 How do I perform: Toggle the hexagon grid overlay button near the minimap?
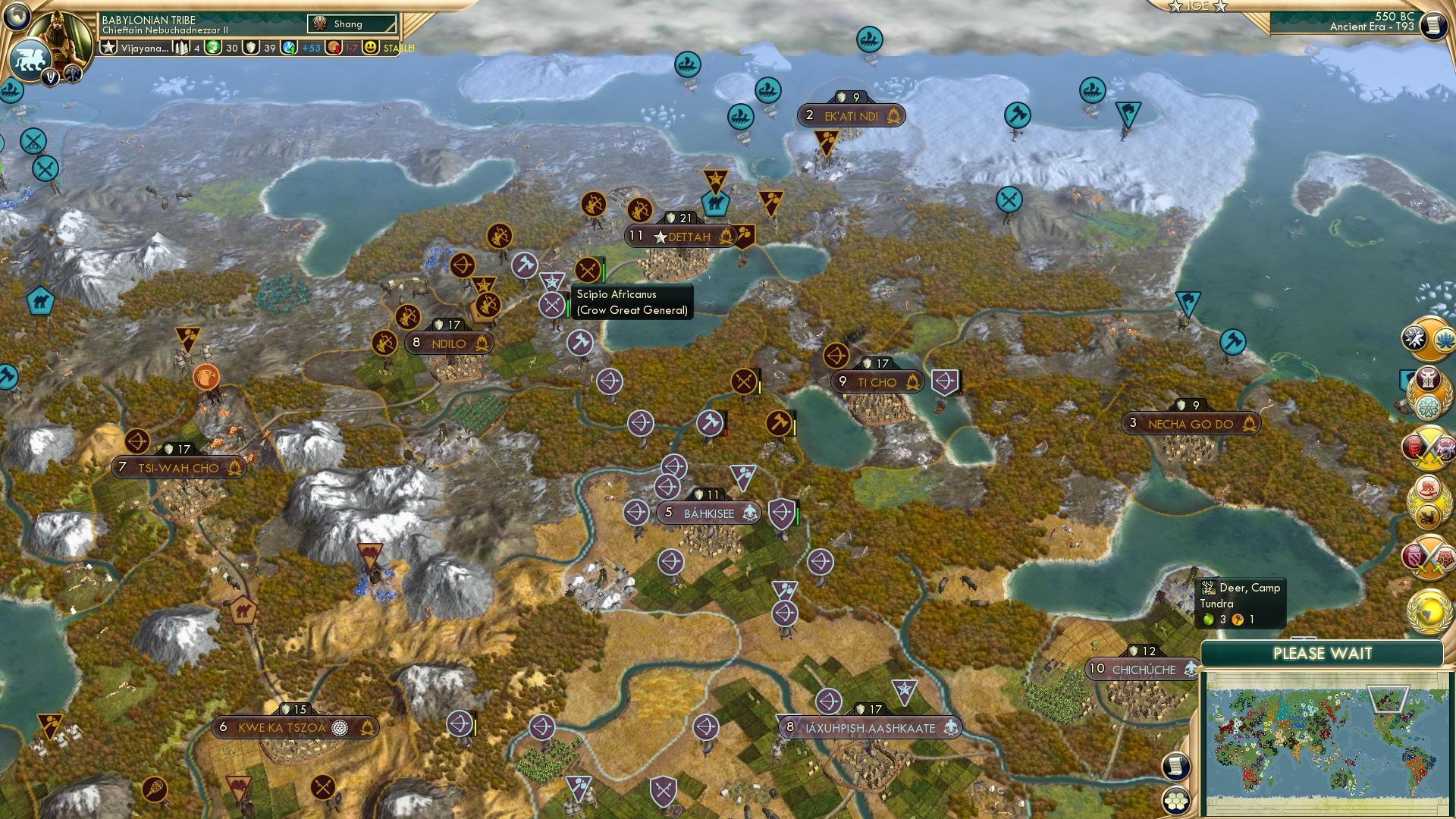point(1175,801)
